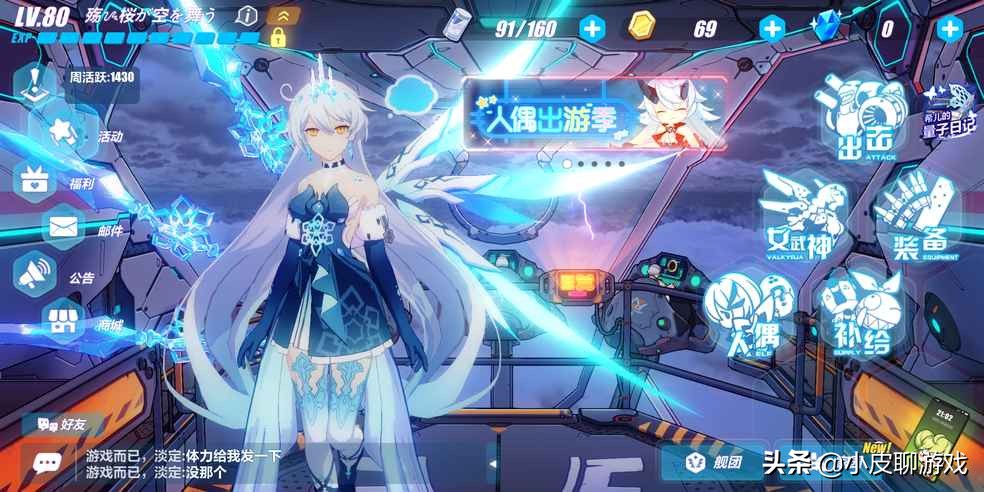Open the 出击 Attack menu
The width and height of the screenshot is (984, 492).
point(860,122)
